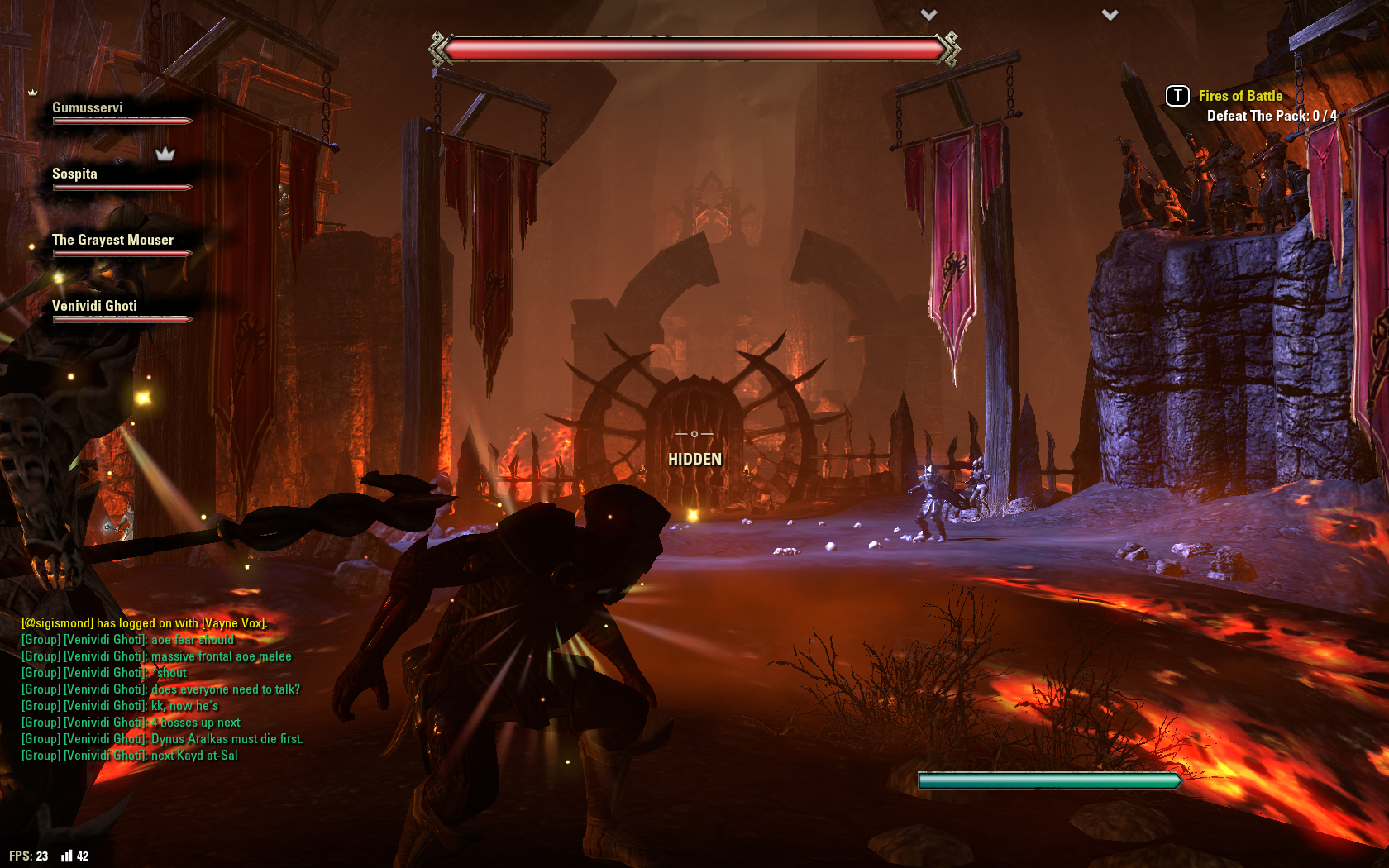Select Gumusservi in the group list
The width and height of the screenshot is (1389, 868).
coord(88,108)
